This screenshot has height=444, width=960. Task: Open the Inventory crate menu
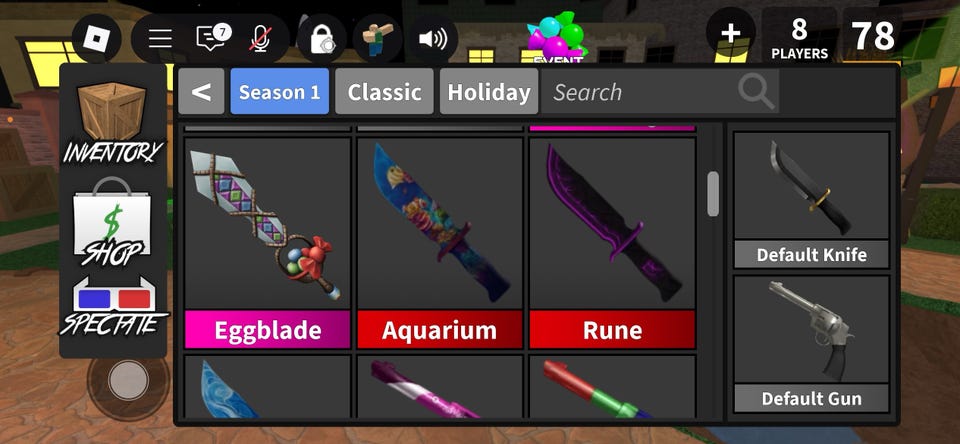[x=113, y=123]
